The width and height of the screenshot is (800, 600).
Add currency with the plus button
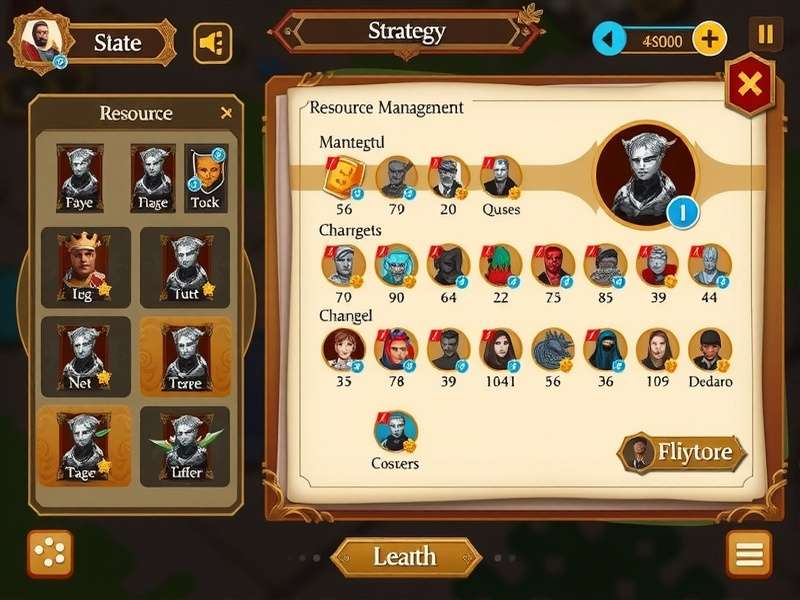[709, 40]
